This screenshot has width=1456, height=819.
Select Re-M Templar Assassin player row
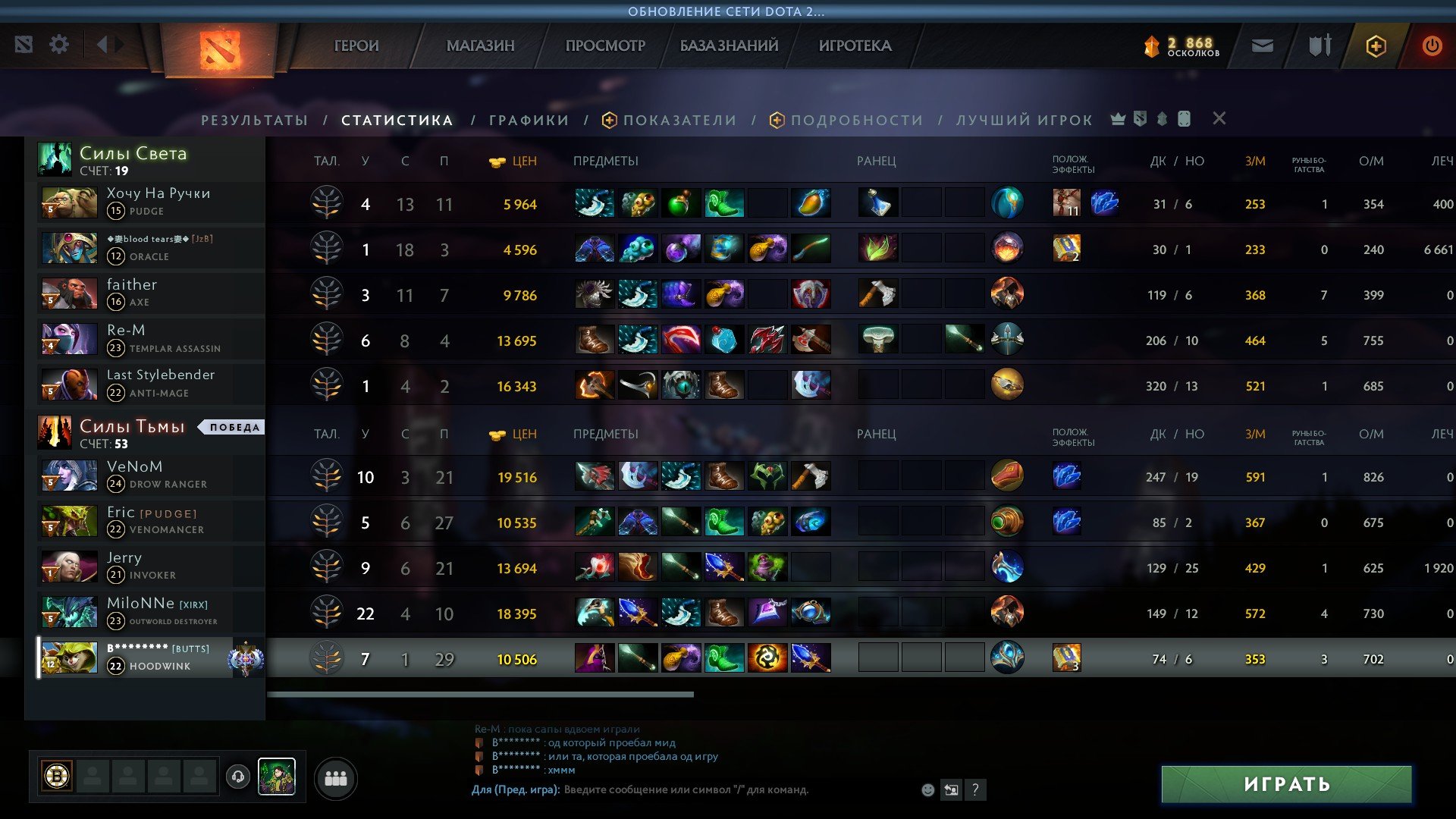coord(152,339)
